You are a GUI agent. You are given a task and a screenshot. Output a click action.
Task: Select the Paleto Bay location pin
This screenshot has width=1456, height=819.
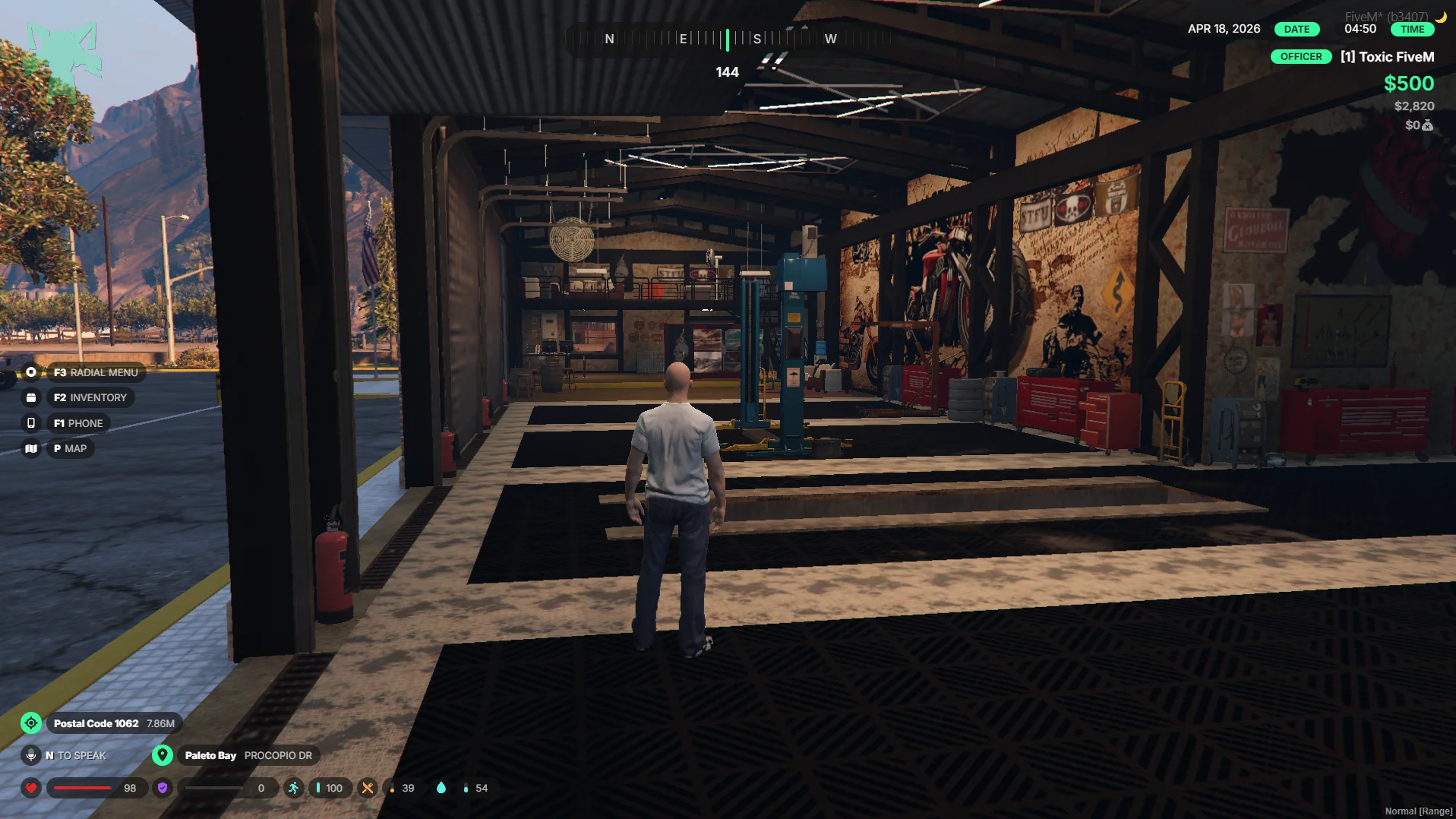(162, 755)
